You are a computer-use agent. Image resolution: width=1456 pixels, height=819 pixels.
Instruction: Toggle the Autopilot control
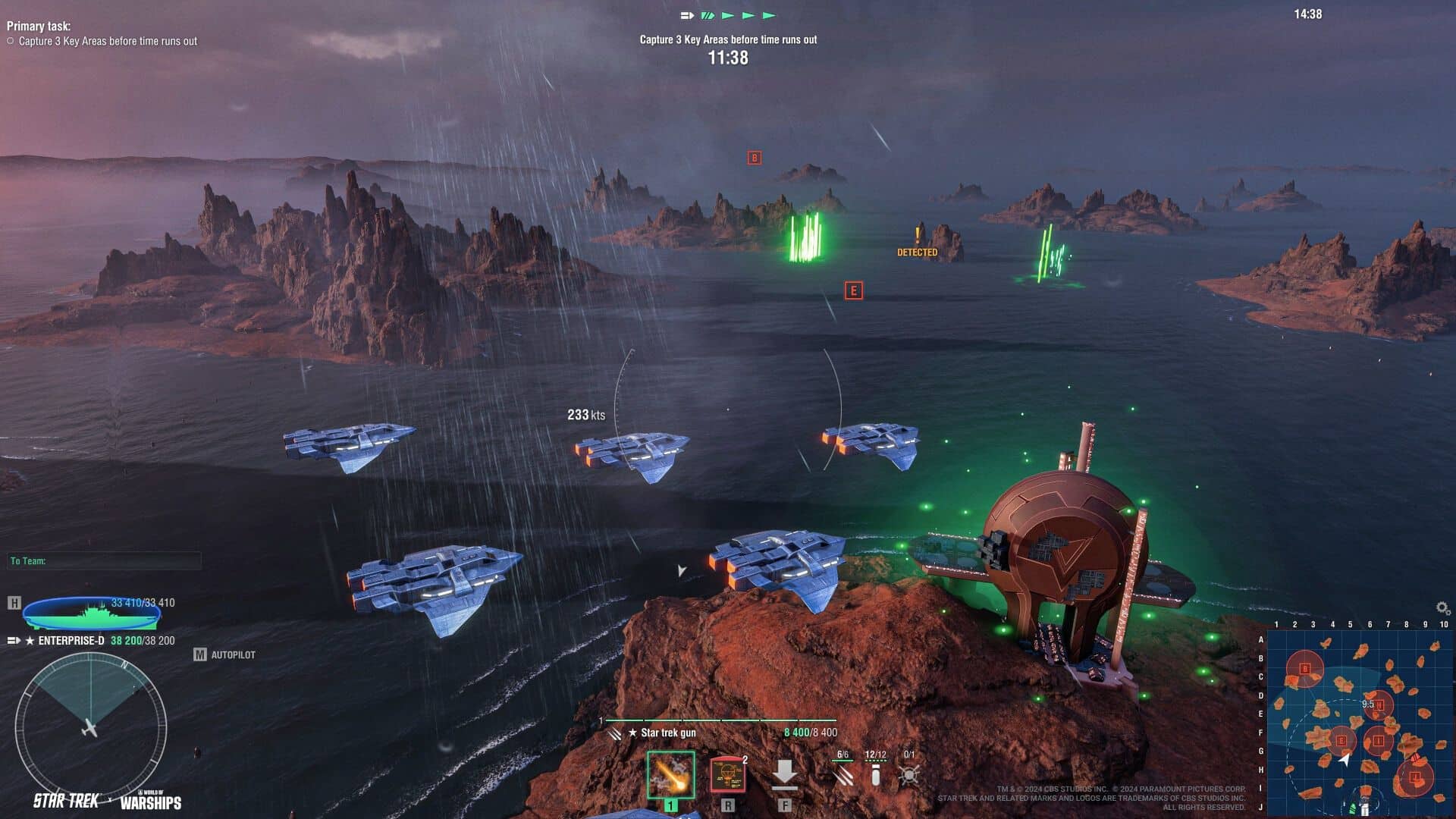[225, 654]
